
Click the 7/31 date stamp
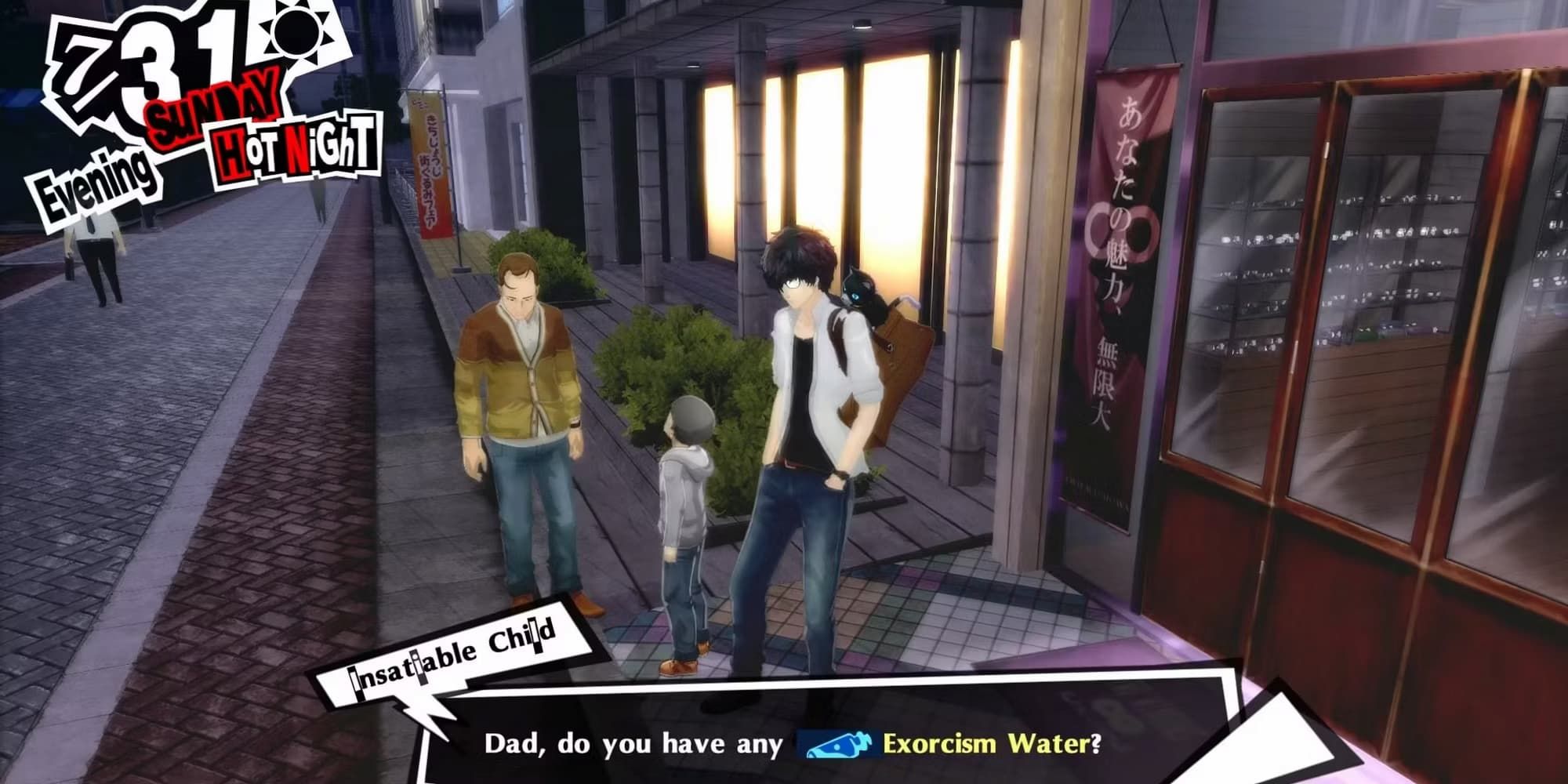pyautogui.click(x=149, y=67)
